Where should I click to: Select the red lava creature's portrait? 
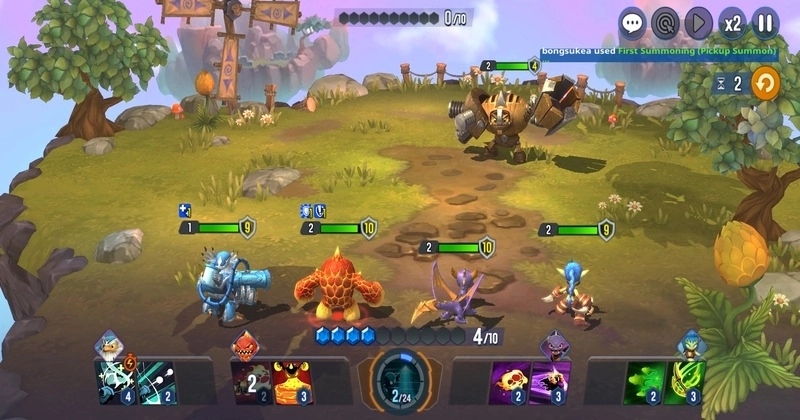[x=246, y=347]
